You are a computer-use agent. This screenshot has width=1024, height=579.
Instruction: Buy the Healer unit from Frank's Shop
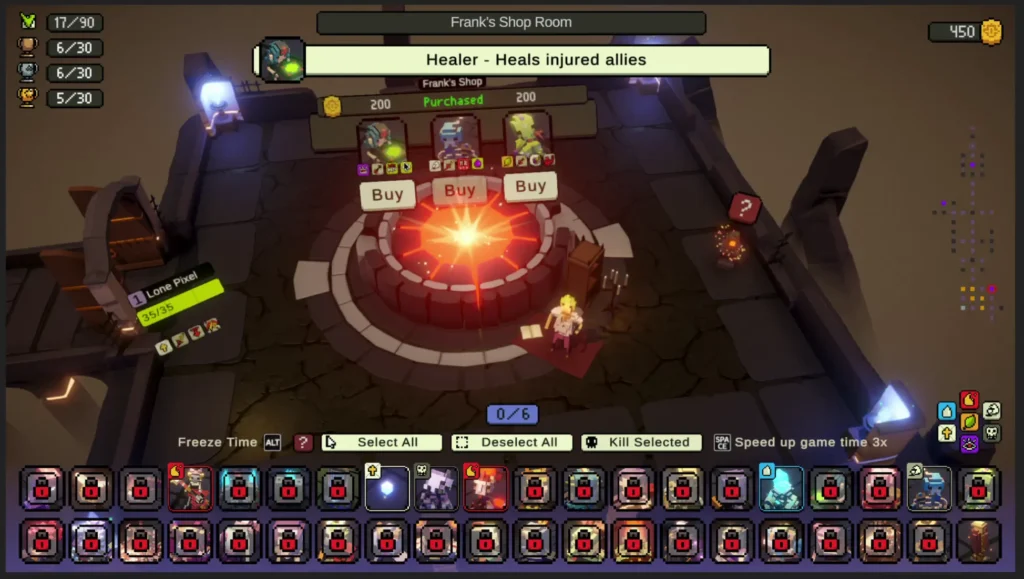(x=387, y=194)
